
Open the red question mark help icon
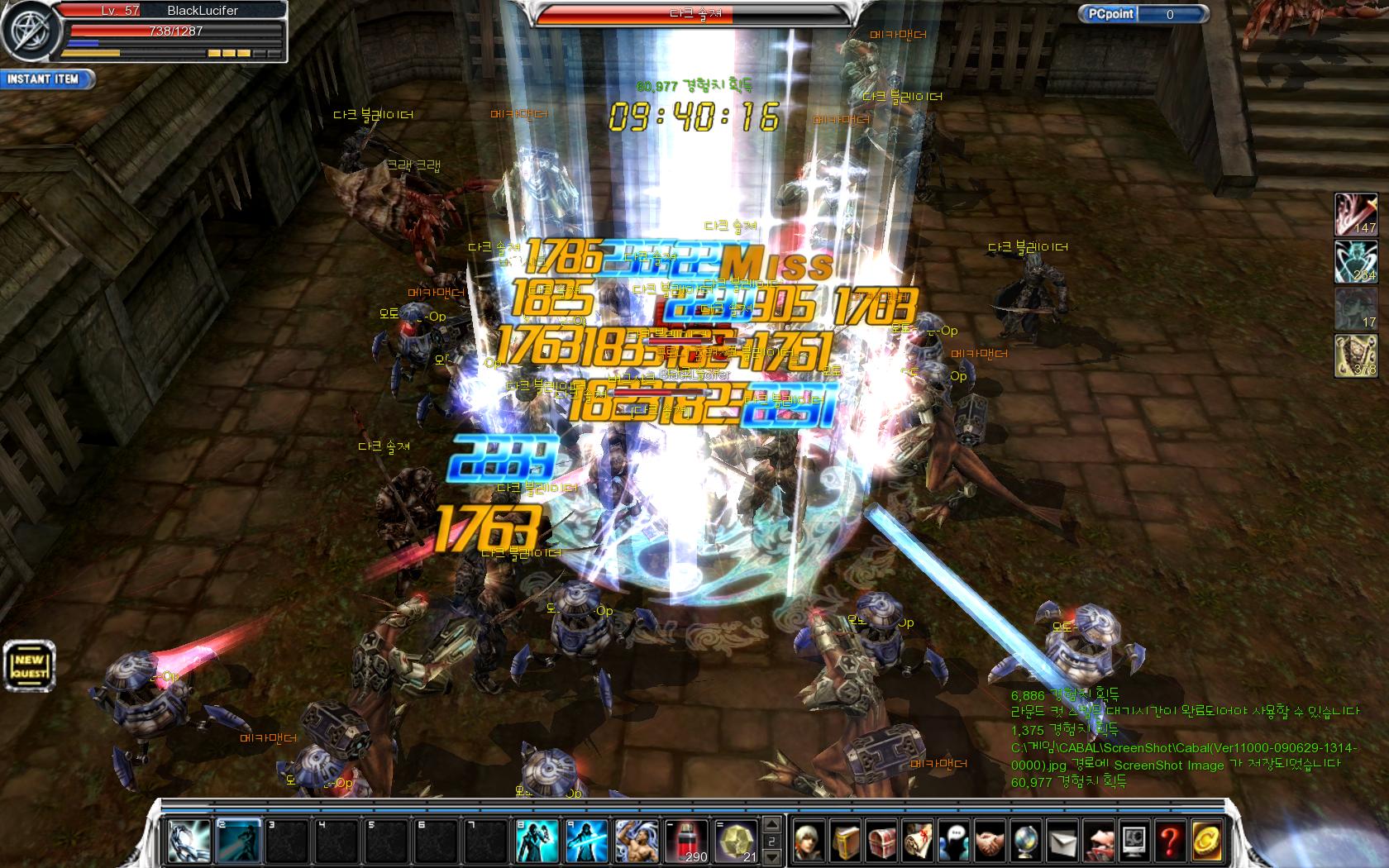point(1169,842)
